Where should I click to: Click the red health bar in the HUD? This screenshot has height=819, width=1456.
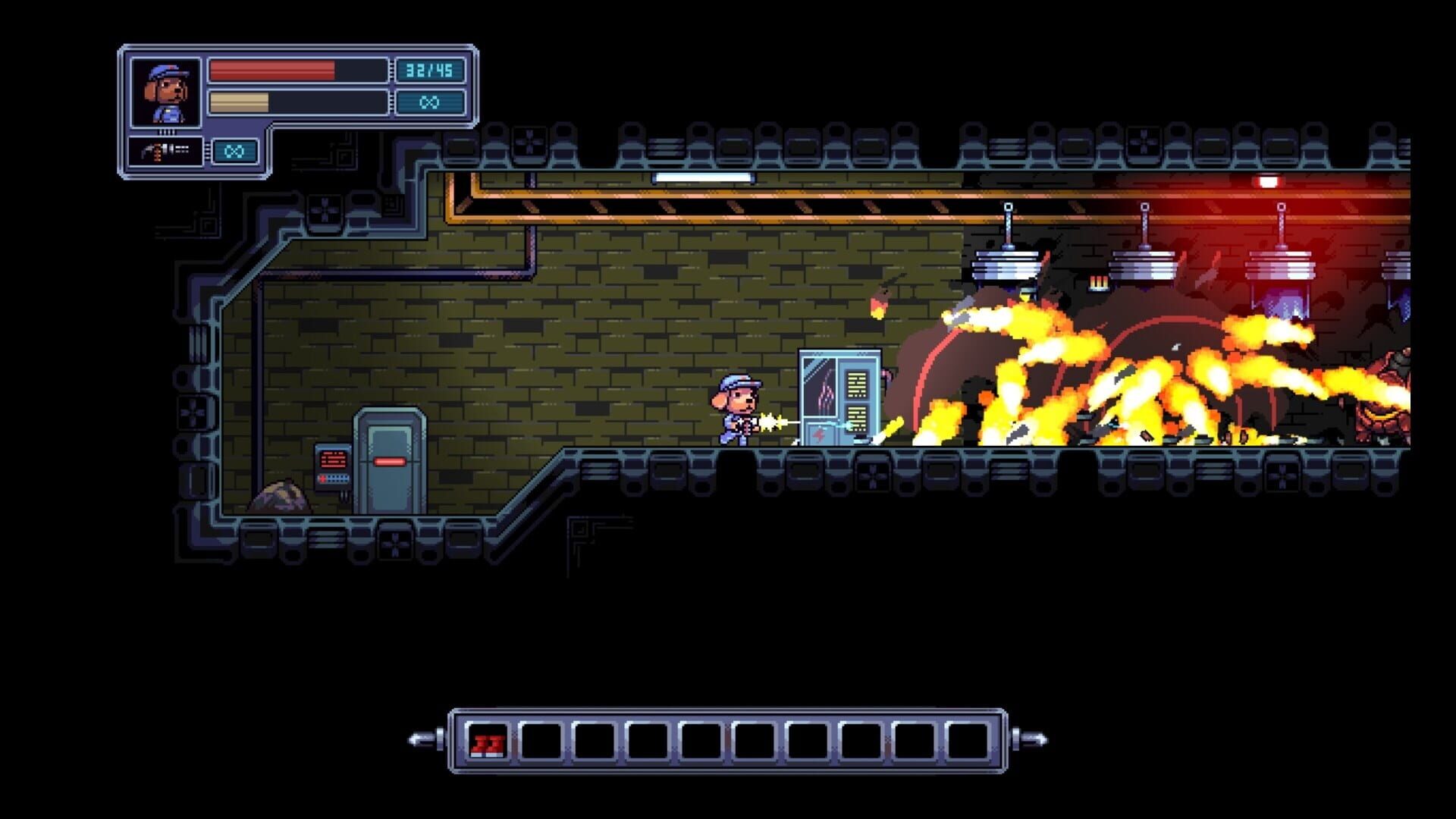tap(273, 71)
